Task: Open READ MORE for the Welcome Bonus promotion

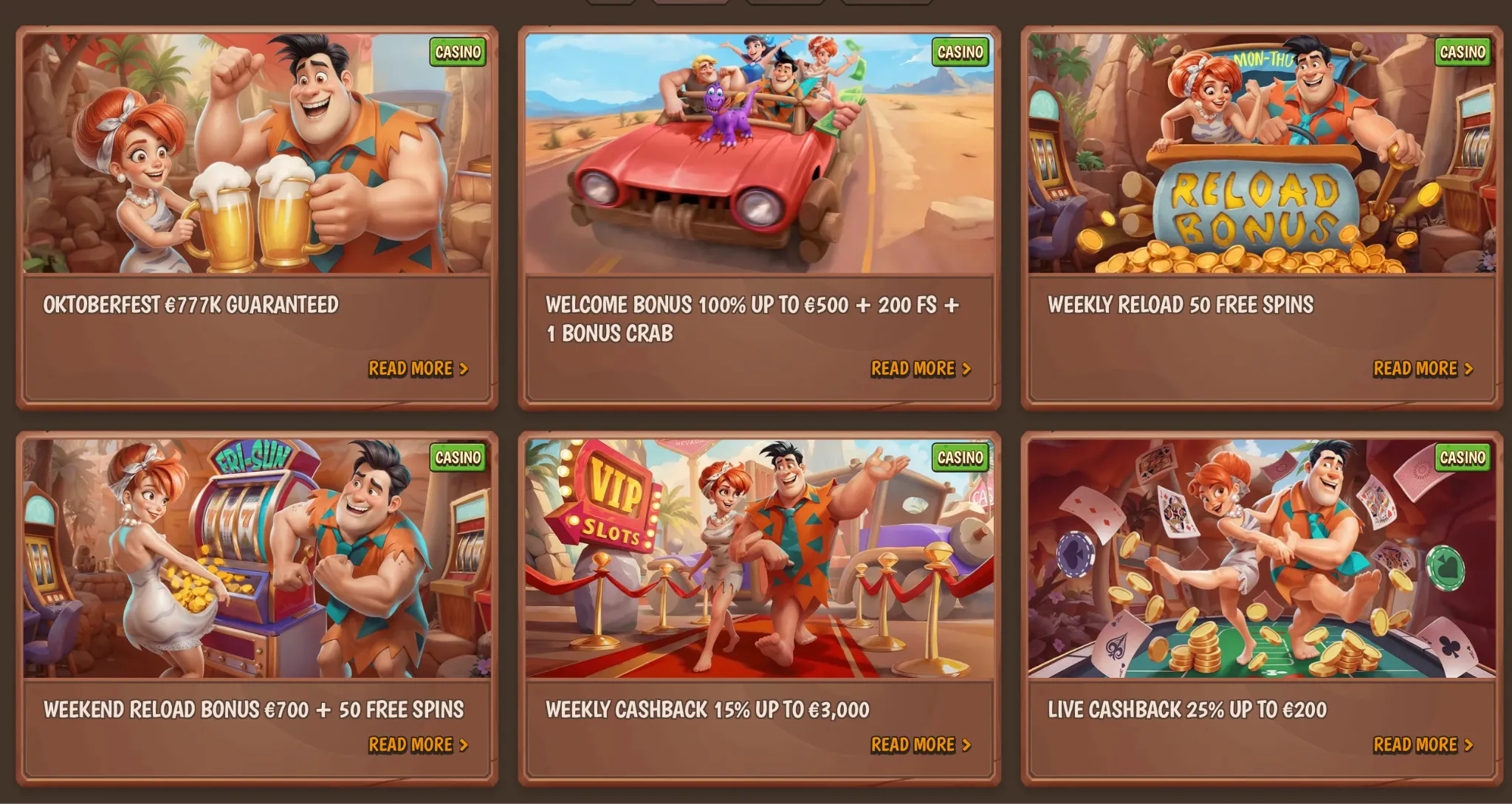Action: [914, 369]
